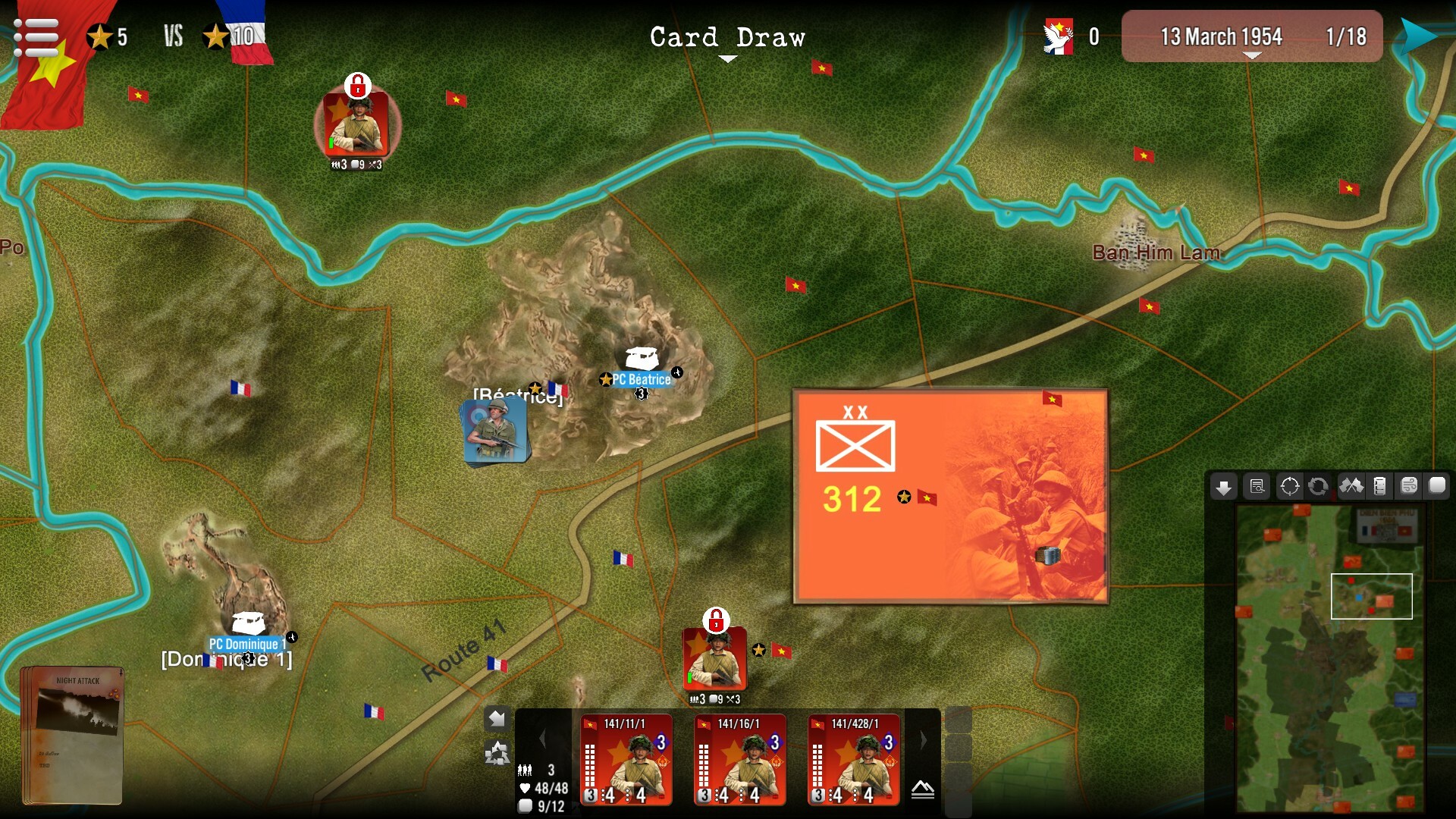Click the elevation icon at the unit panel's right edge
1456x819 pixels.
[922, 790]
